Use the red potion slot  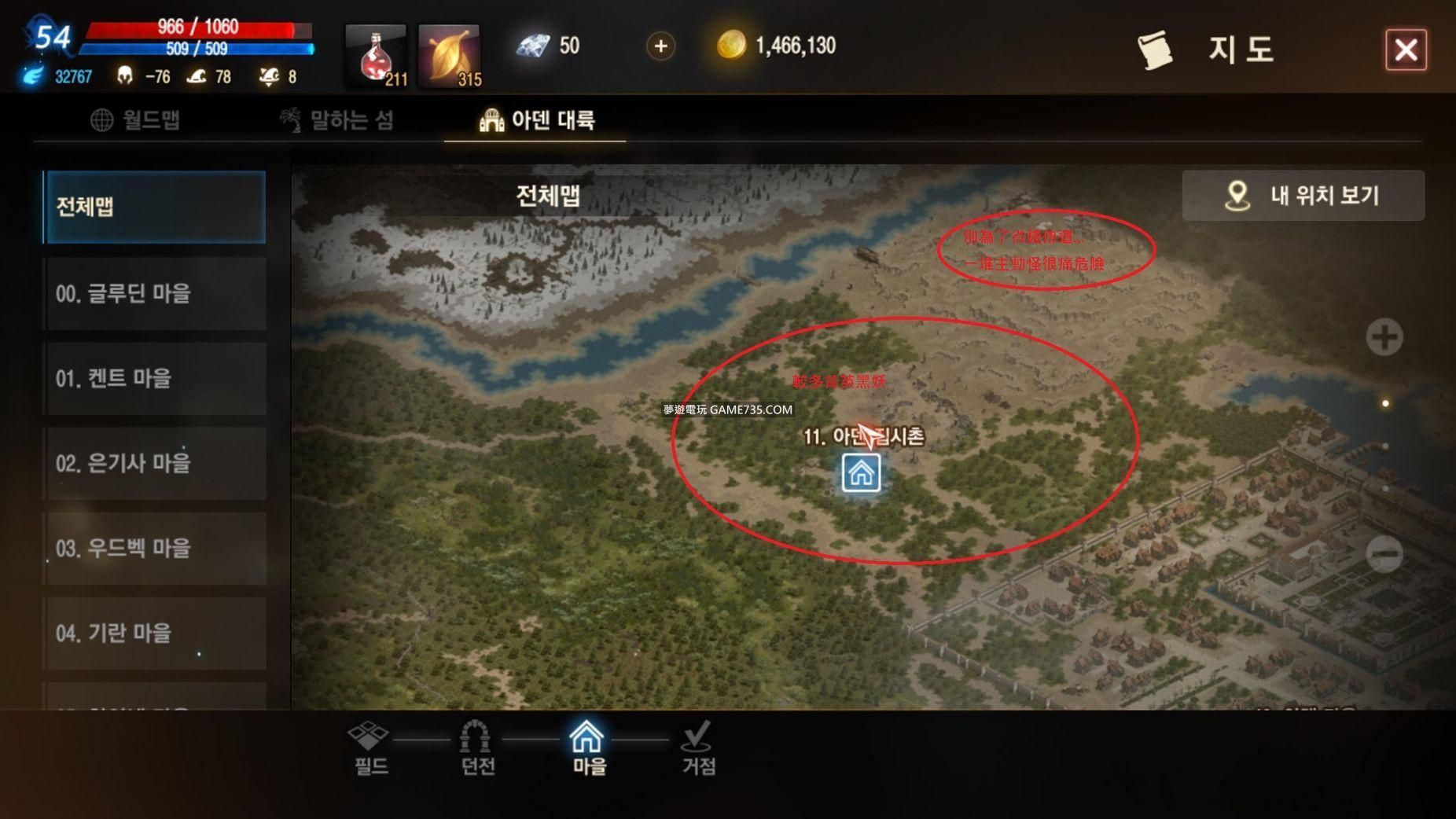tap(377, 55)
